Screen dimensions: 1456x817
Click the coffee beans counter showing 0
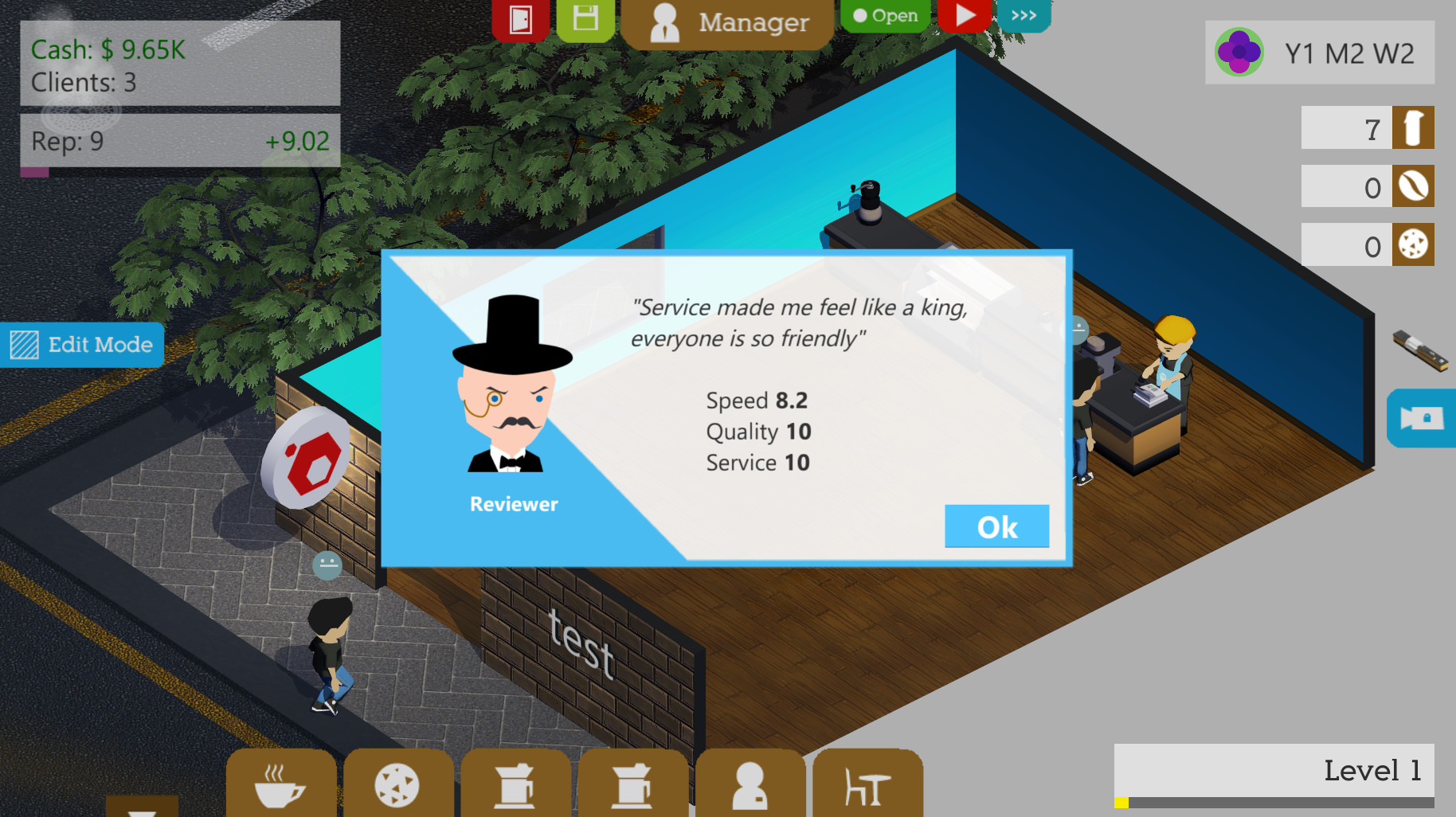[1367, 186]
